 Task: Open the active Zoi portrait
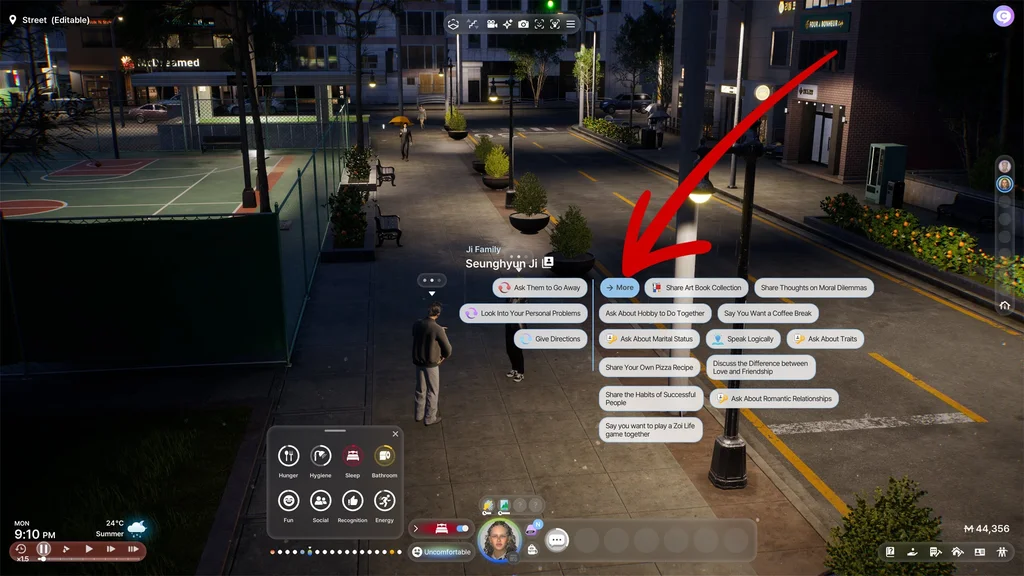tap(499, 540)
